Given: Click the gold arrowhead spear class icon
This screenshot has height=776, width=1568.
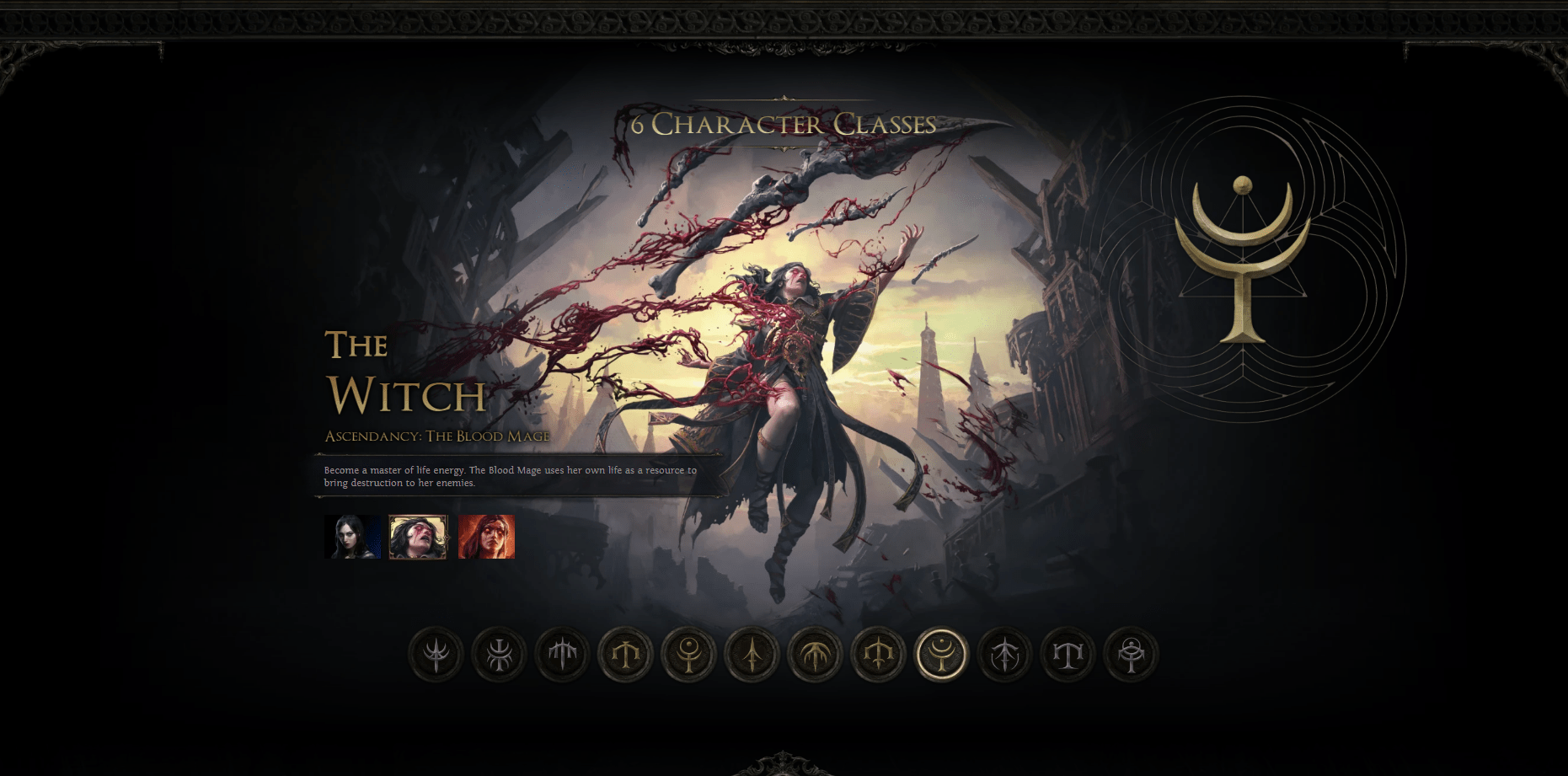Looking at the screenshot, I should (x=752, y=654).
